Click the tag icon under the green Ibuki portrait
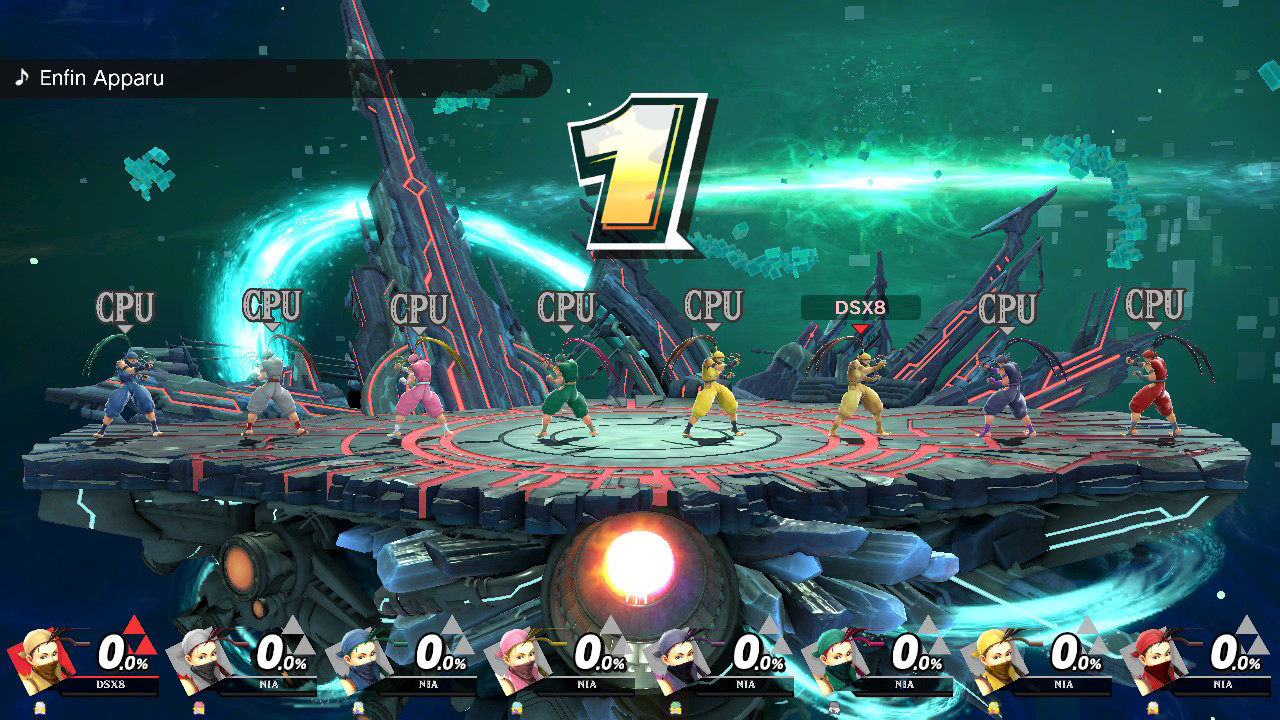1280x720 pixels. (836, 707)
